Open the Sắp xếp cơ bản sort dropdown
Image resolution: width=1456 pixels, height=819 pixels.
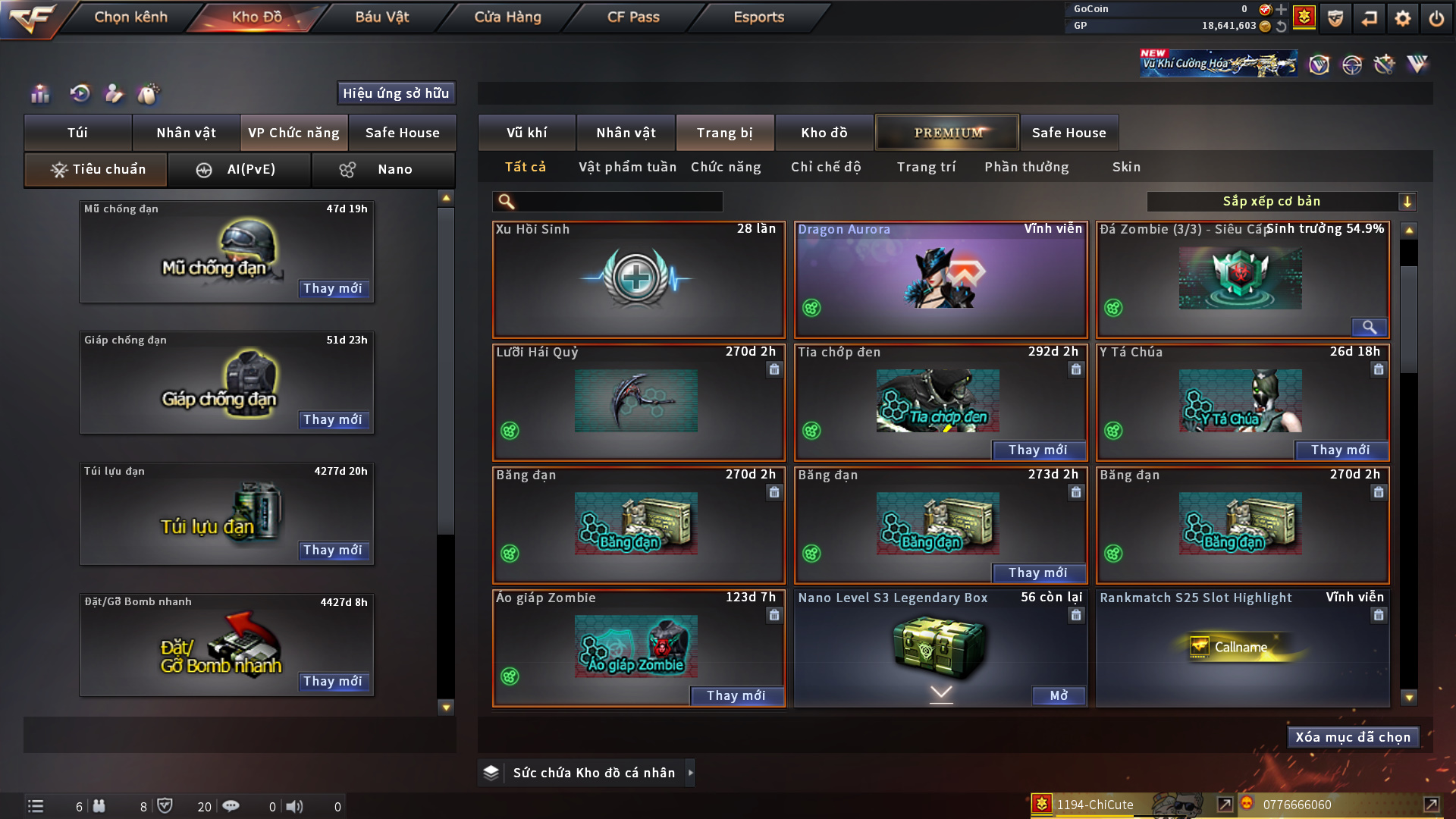pos(1281,202)
